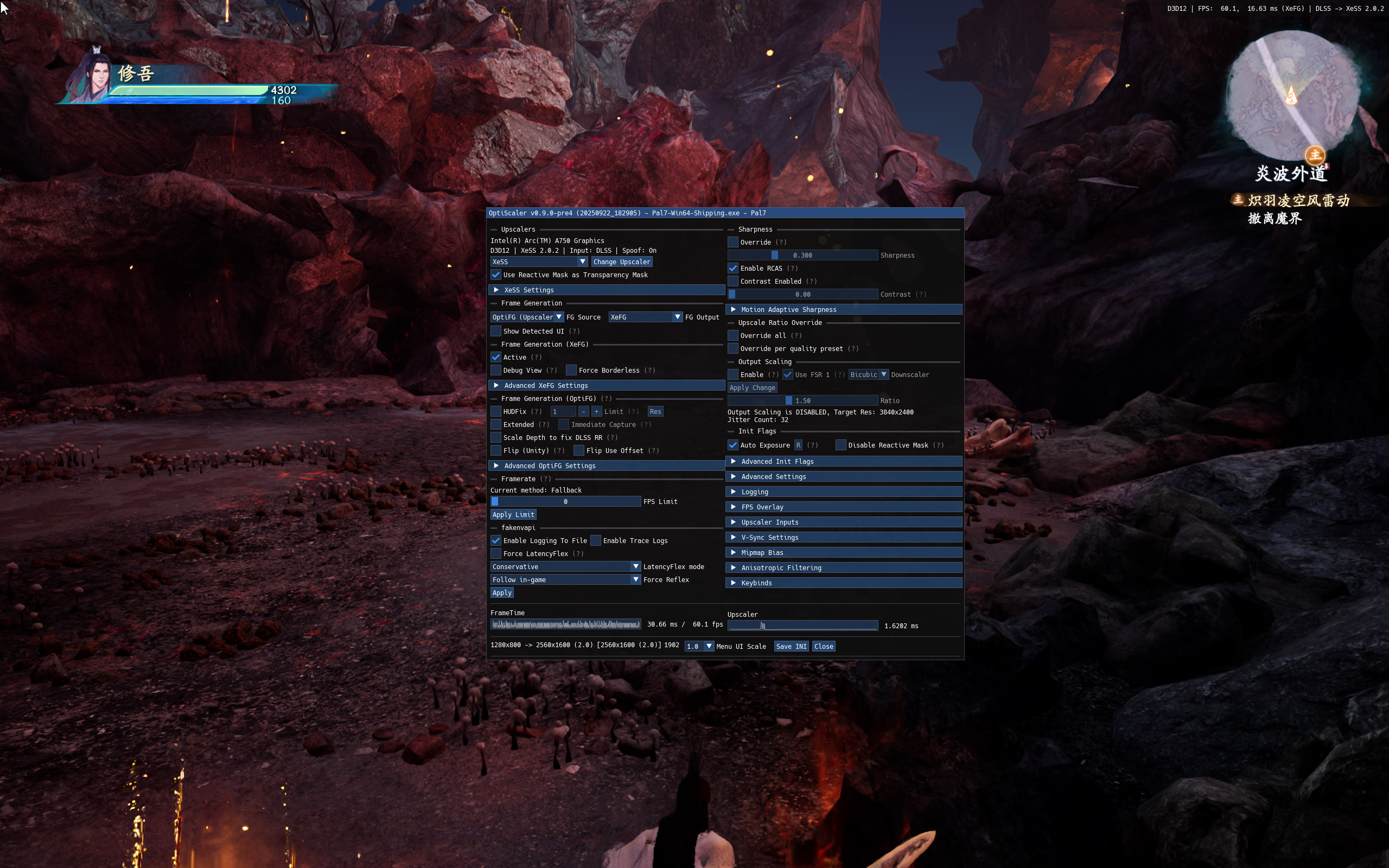The image size is (1389, 868).
Task: Open the XeSS upscaler dropdown
Action: coord(538,262)
